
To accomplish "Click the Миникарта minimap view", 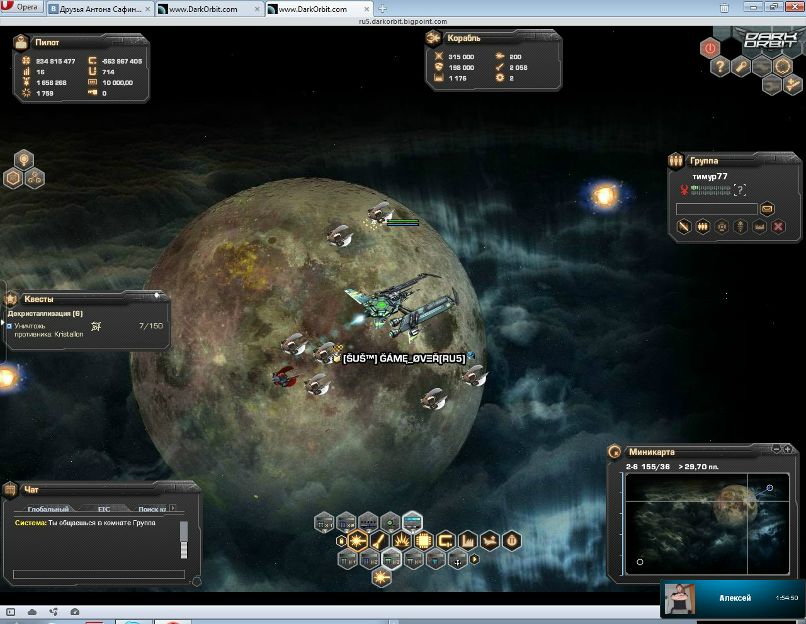I will pyautogui.click(x=705, y=525).
